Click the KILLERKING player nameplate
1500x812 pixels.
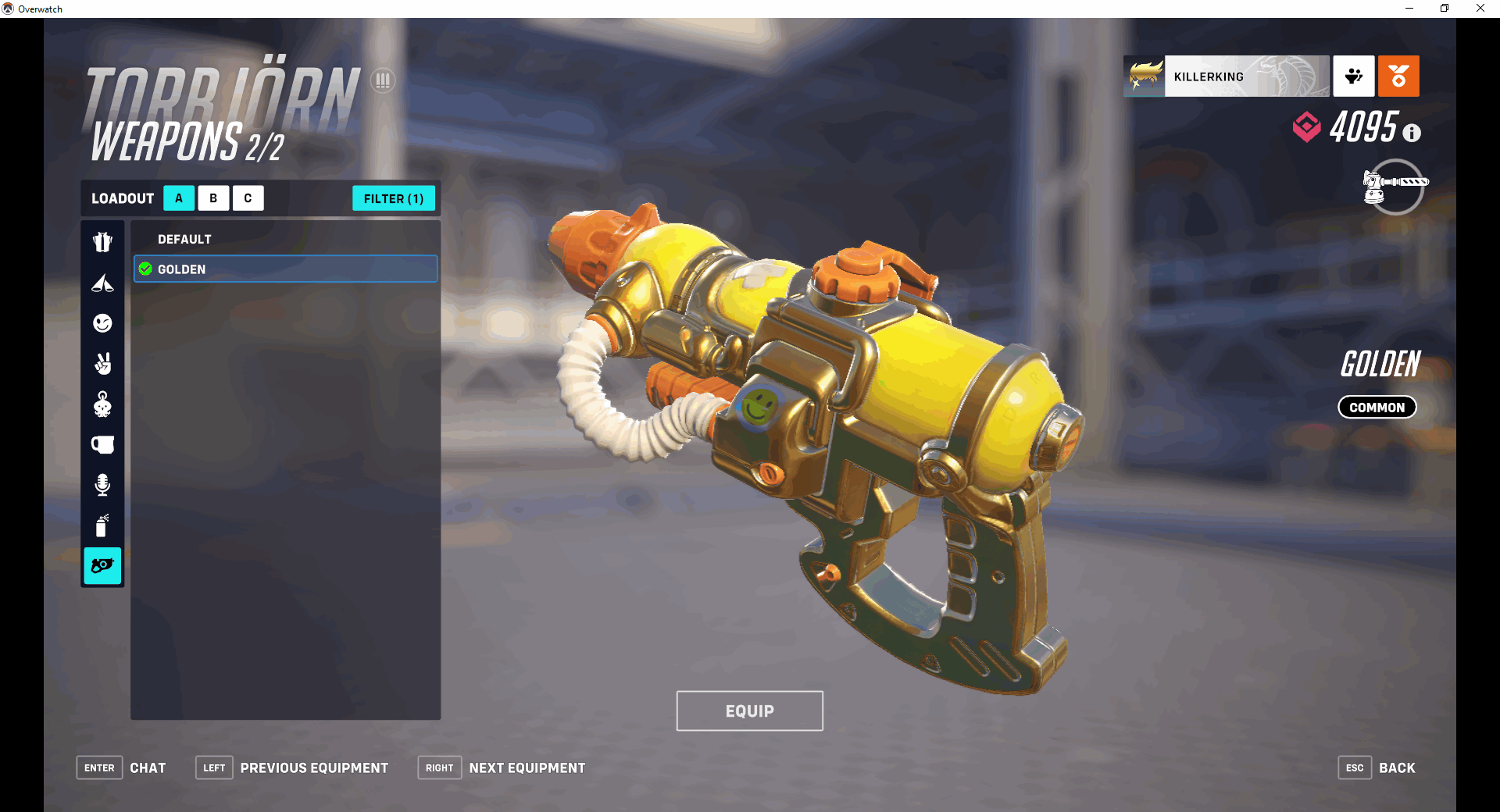(1246, 76)
